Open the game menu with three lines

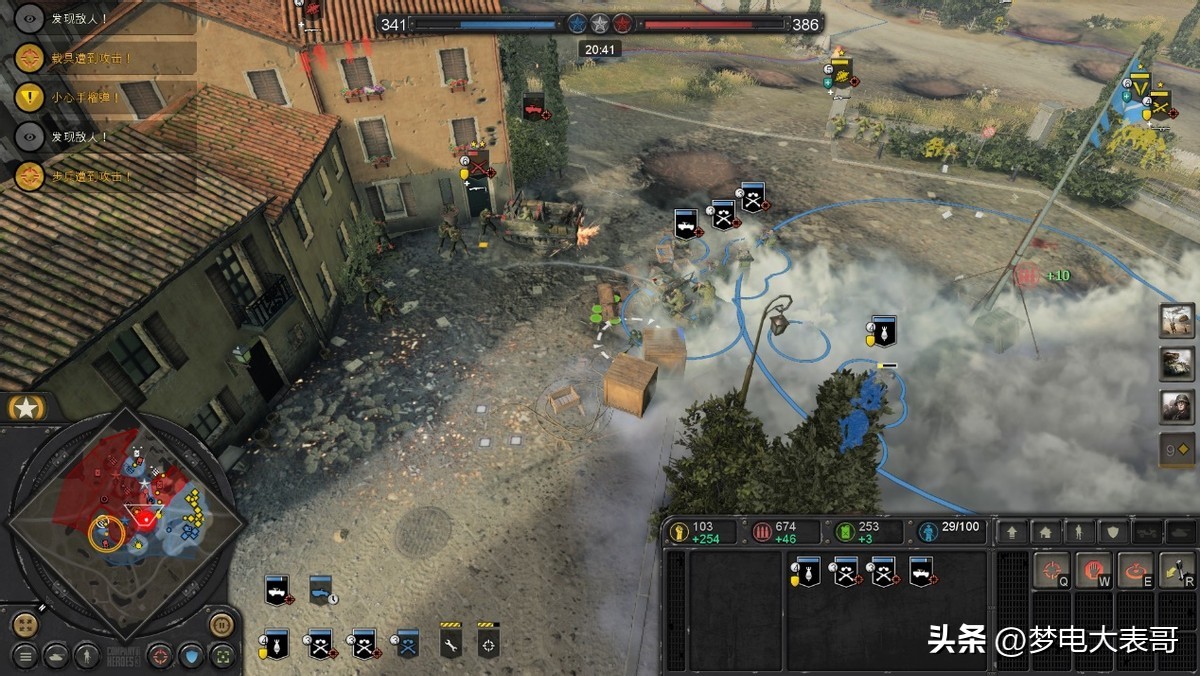click(25, 656)
